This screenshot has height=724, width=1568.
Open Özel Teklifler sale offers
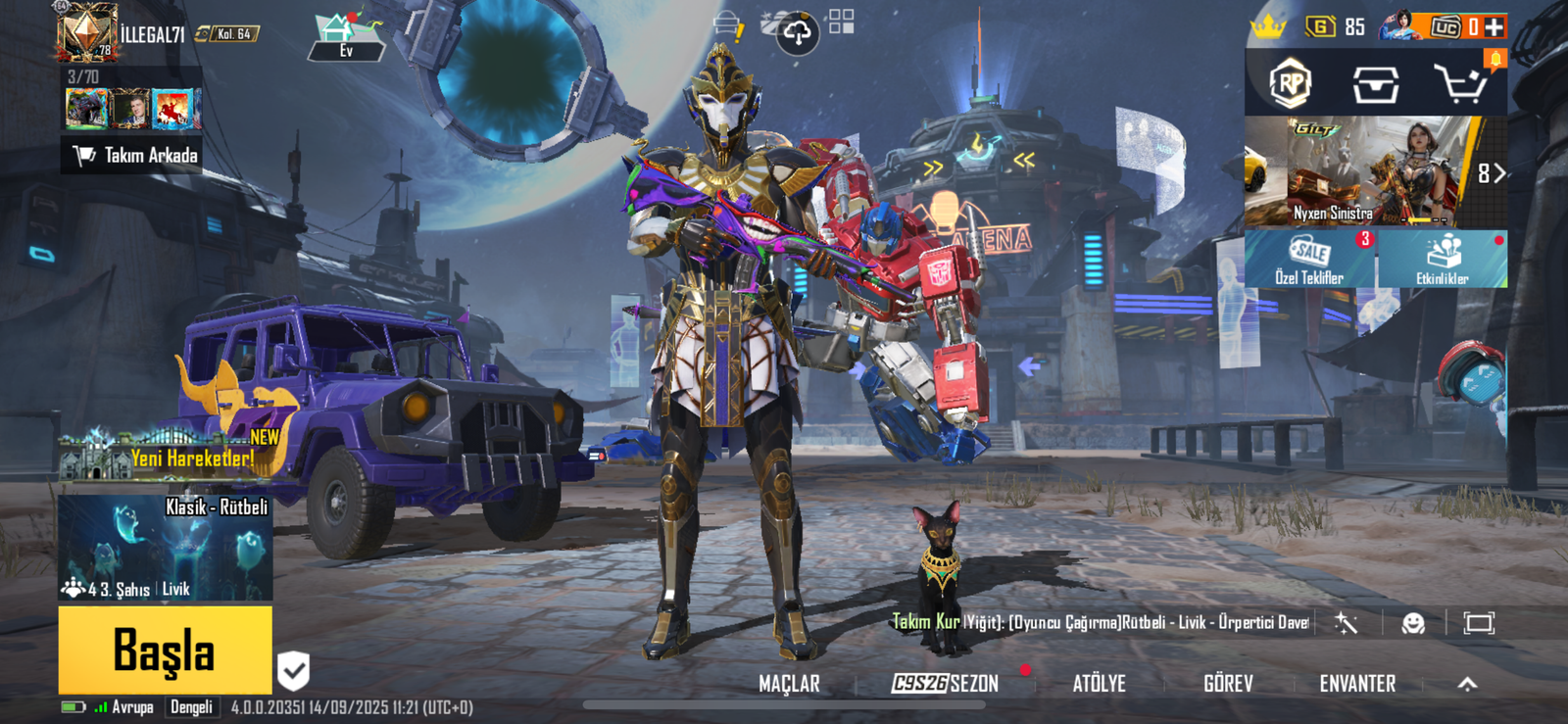pos(1309,259)
